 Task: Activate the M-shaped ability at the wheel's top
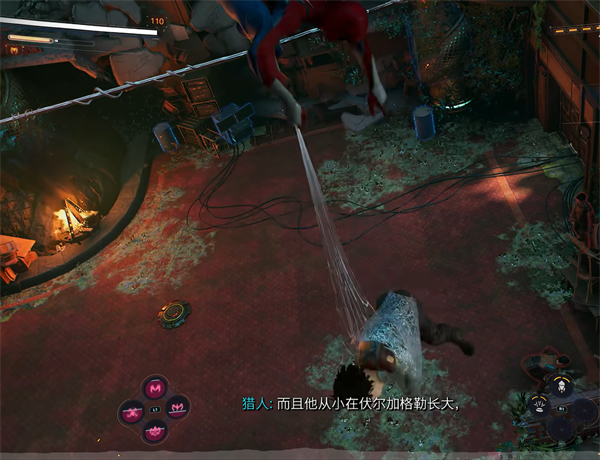pyautogui.click(x=155, y=388)
